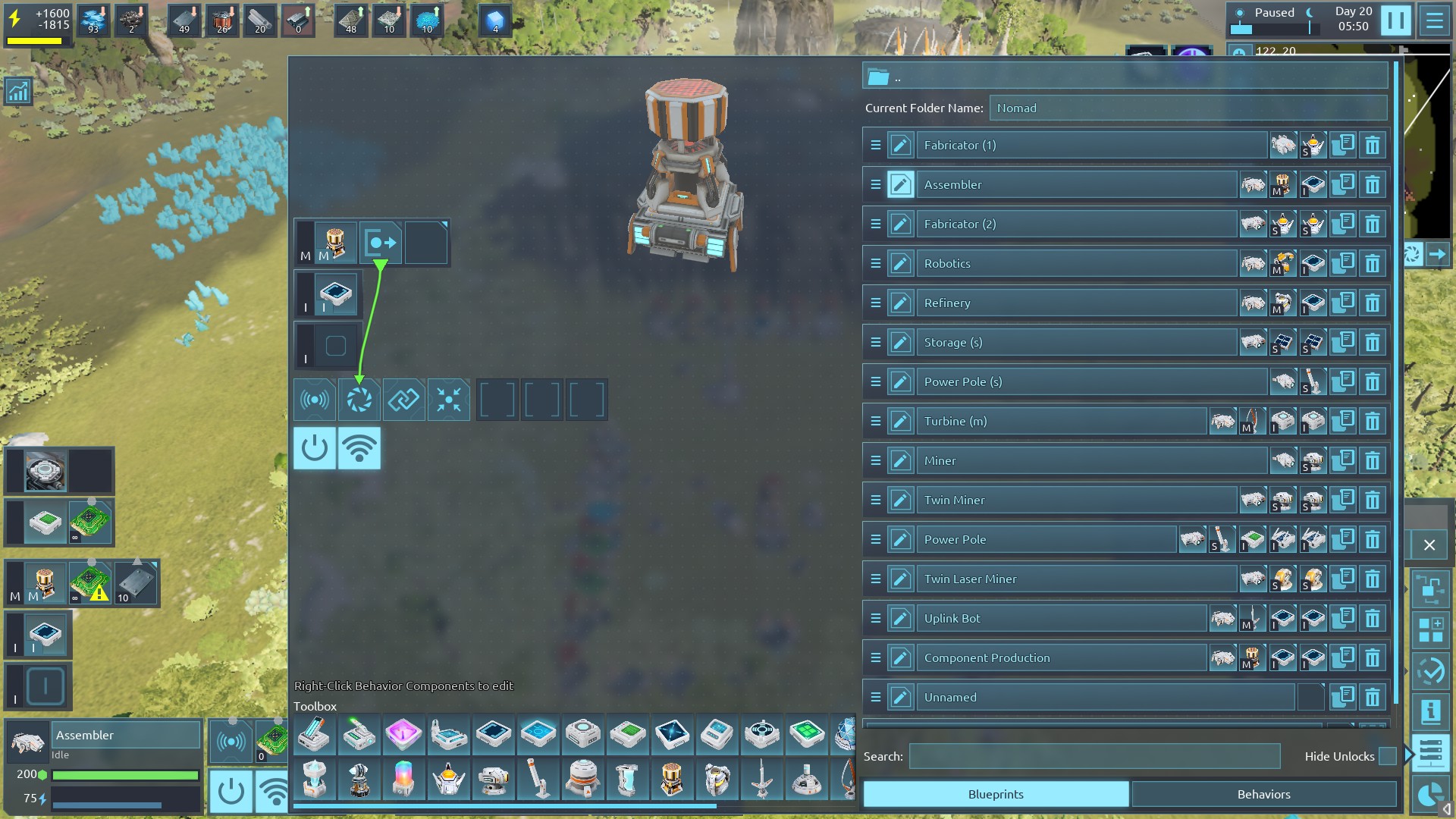The image size is (1456, 819).
Task: Toggle the Hide Unlocks checkbox
Action: click(1387, 756)
